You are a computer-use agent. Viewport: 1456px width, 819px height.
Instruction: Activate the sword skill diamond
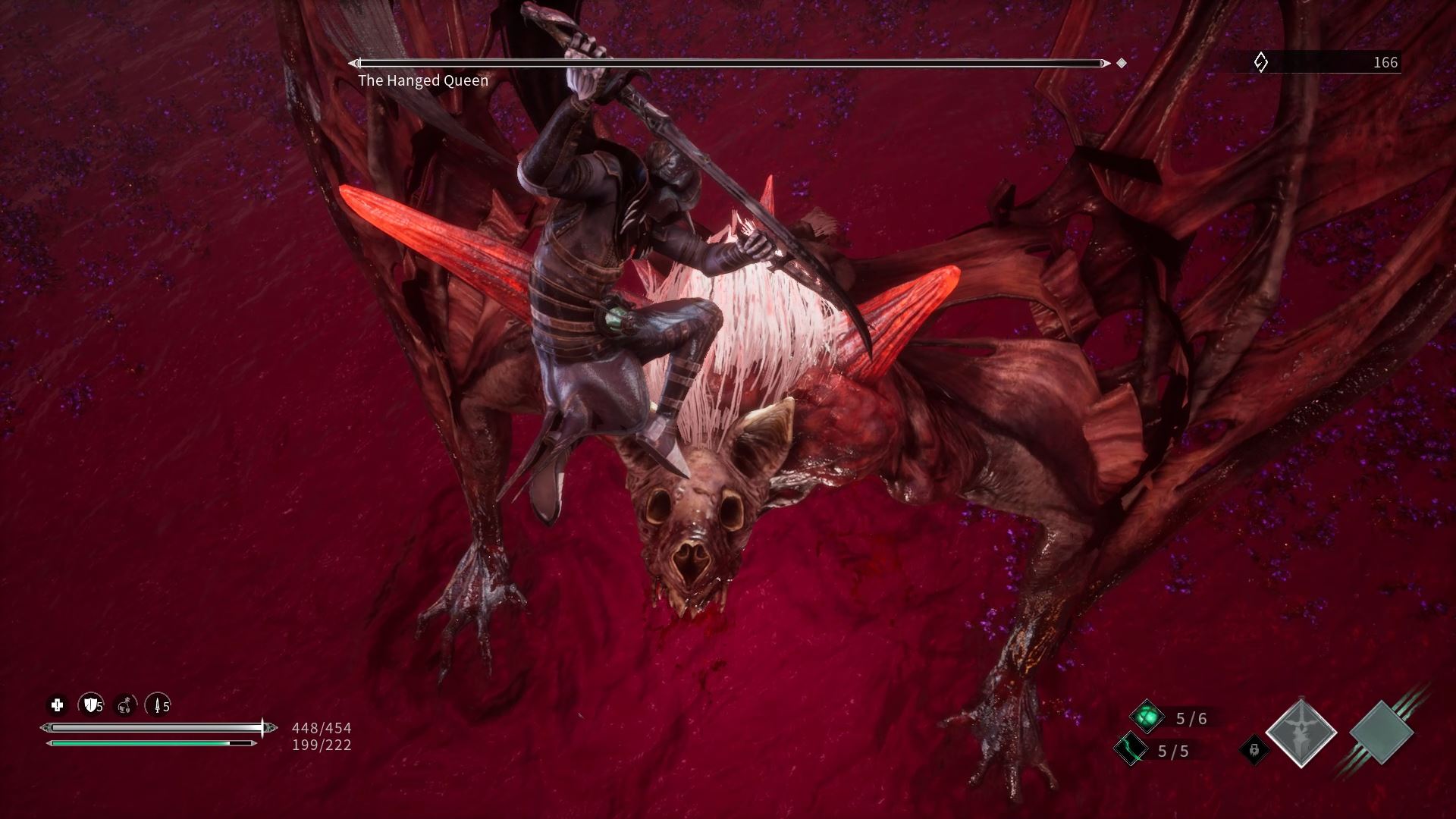pos(1301,733)
